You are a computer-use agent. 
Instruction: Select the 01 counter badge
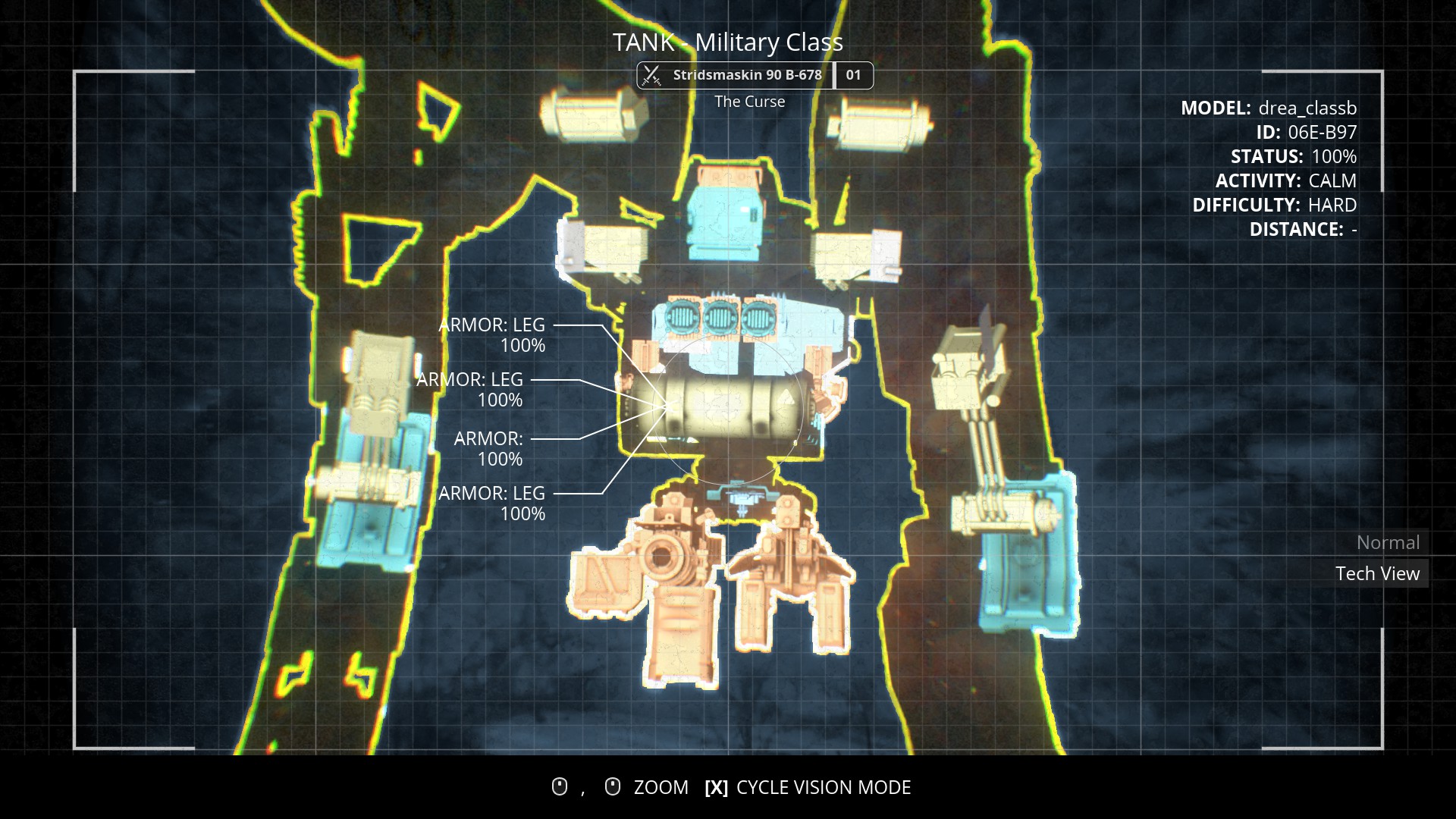(854, 75)
